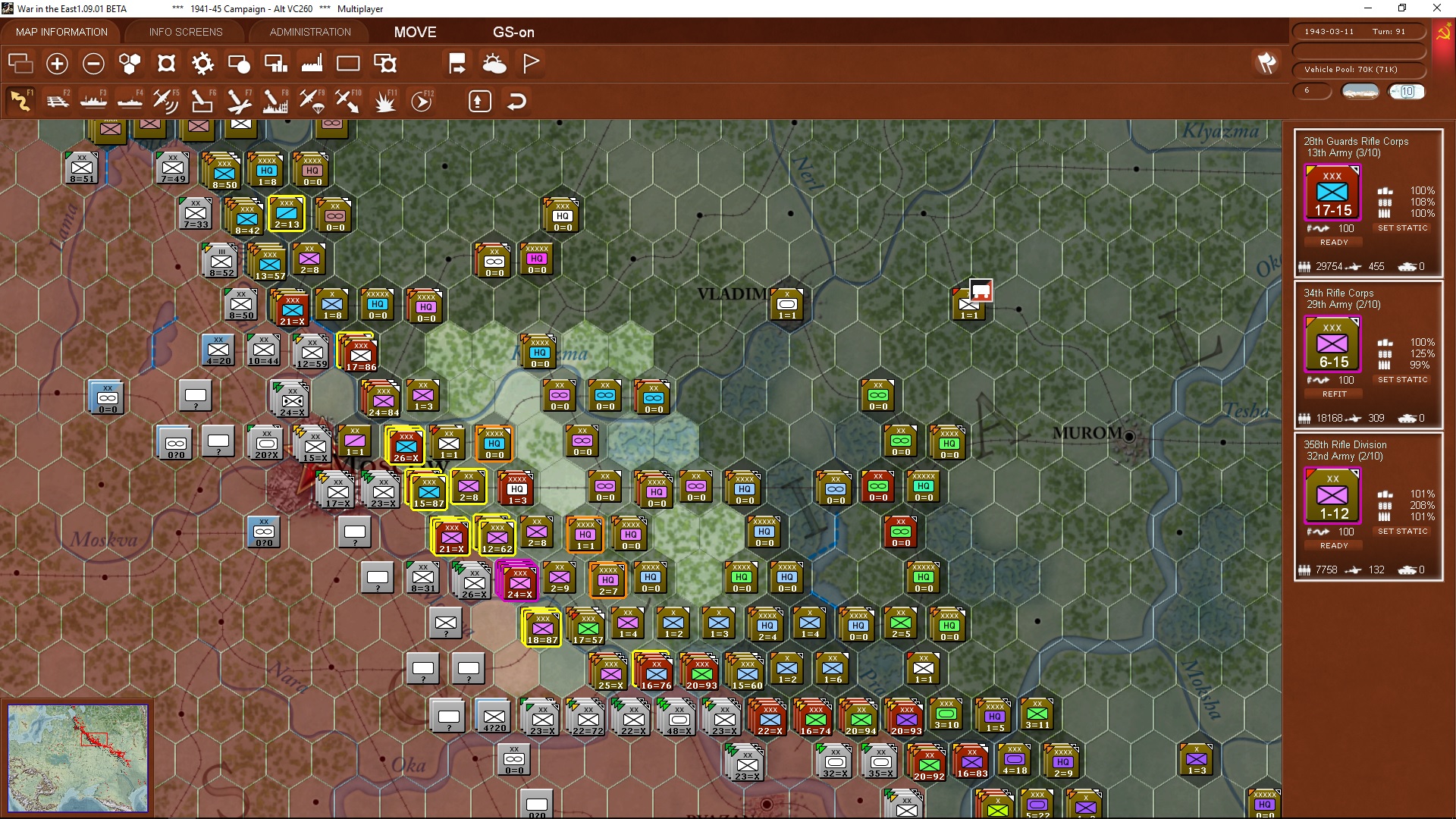Click the zoom level box showing 10
The height and width of the screenshot is (819, 1456).
pyautogui.click(x=1407, y=91)
